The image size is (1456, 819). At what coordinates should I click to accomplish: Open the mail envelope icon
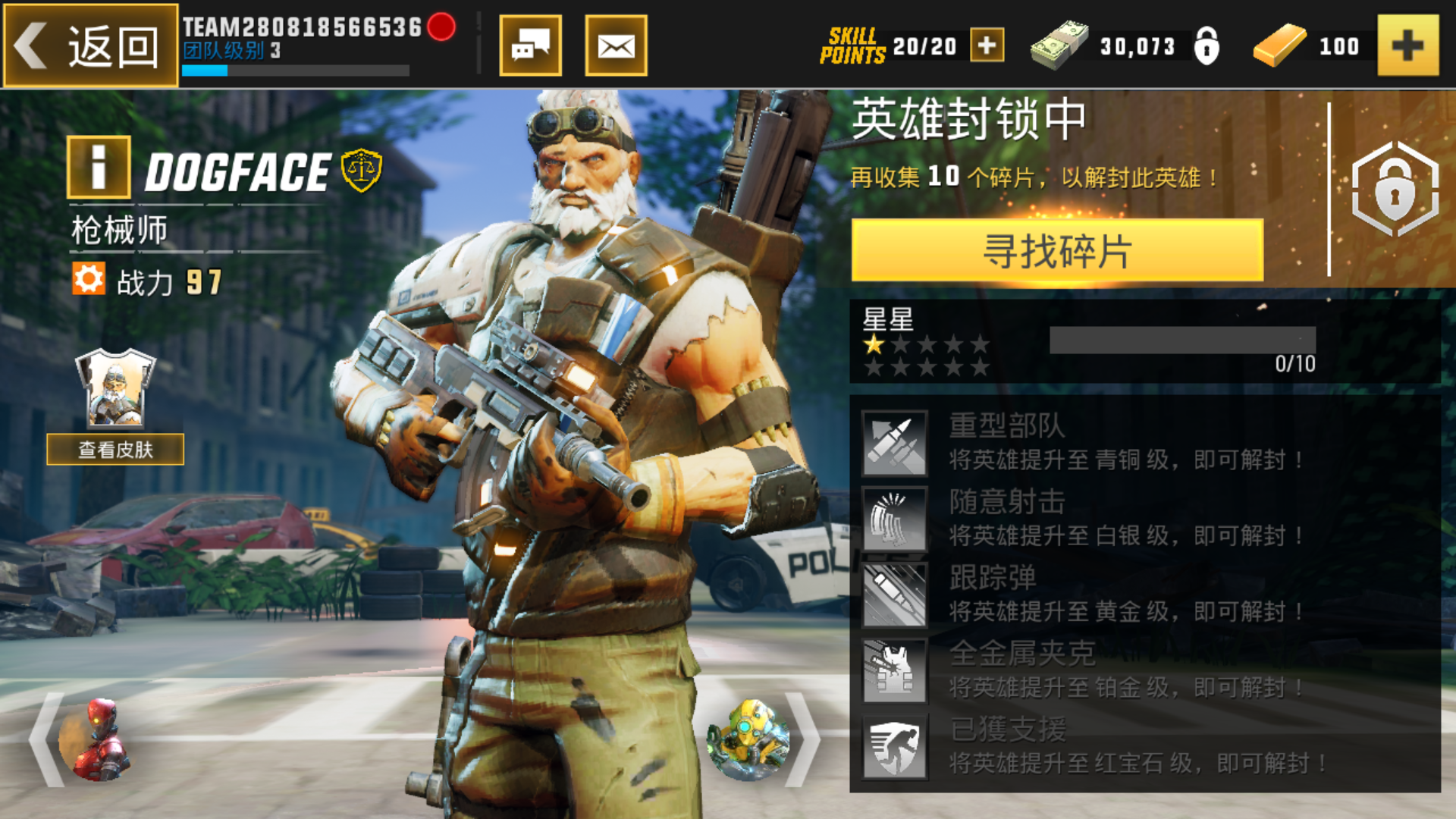coord(616,45)
